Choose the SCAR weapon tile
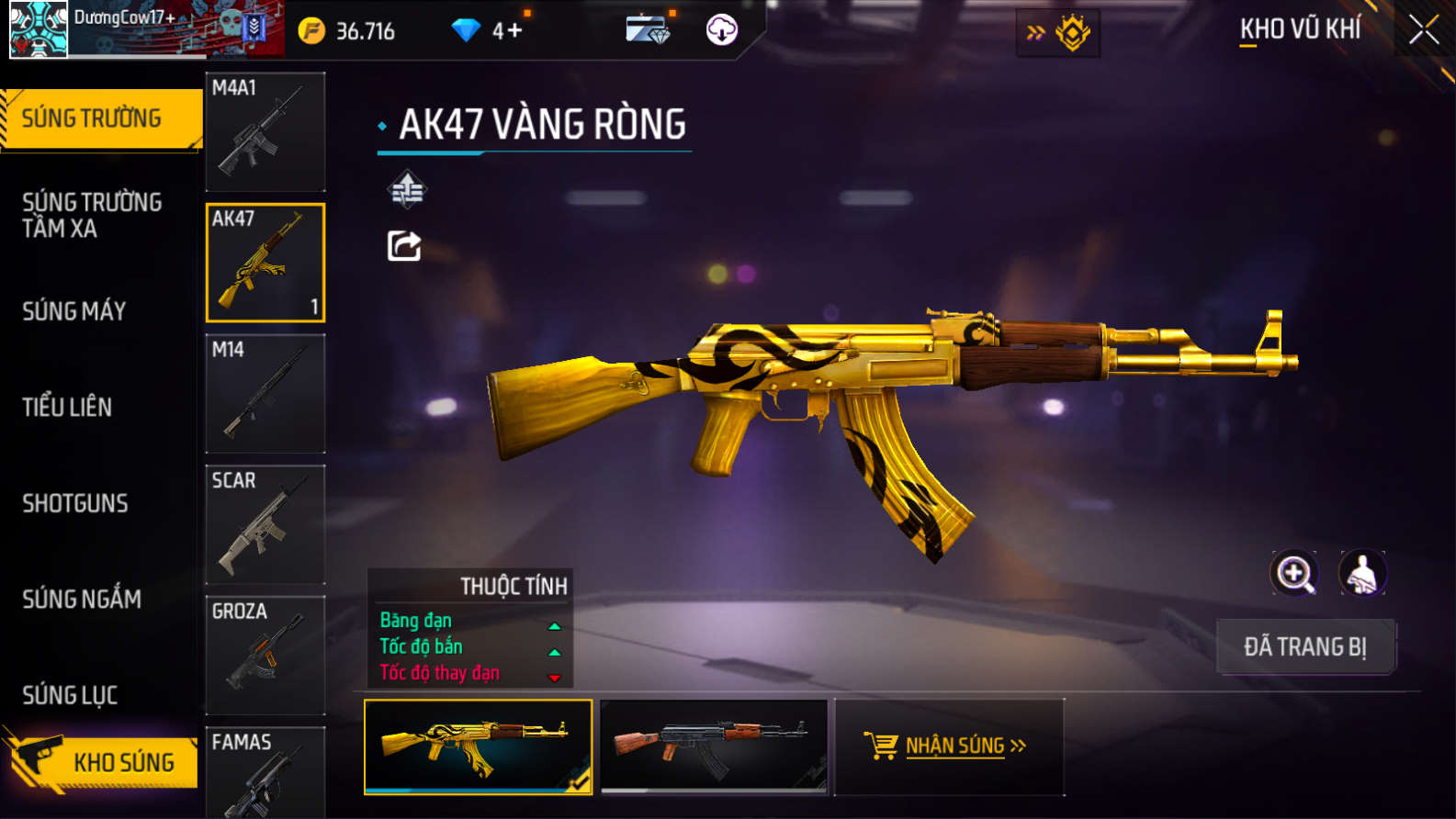 coord(265,524)
